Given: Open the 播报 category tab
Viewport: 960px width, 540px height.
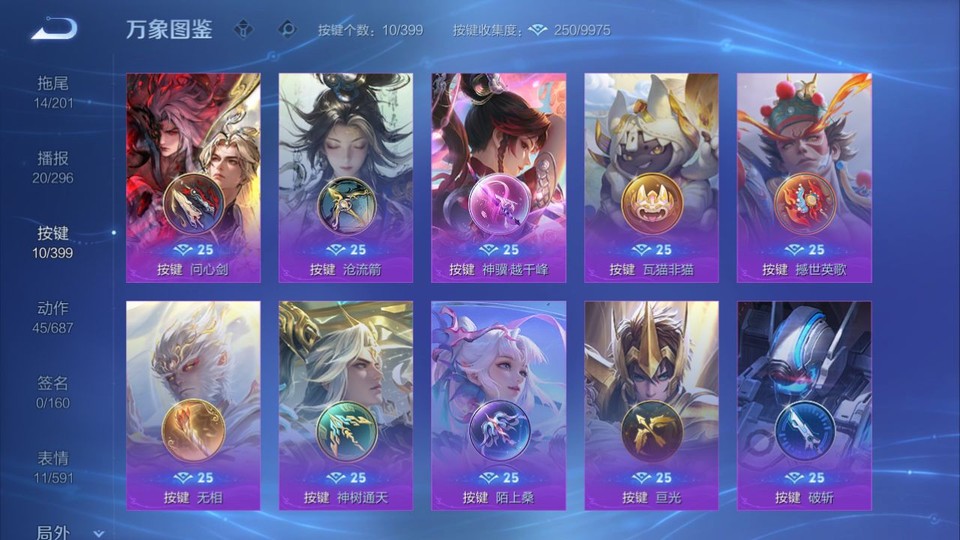Looking at the screenshot, I should click(54, 167).
